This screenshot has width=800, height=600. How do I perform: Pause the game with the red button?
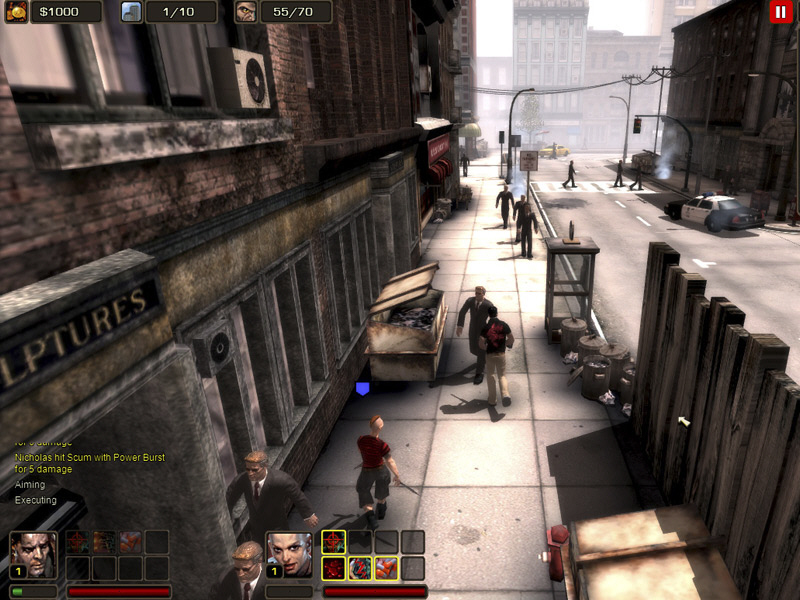(779, 12)
